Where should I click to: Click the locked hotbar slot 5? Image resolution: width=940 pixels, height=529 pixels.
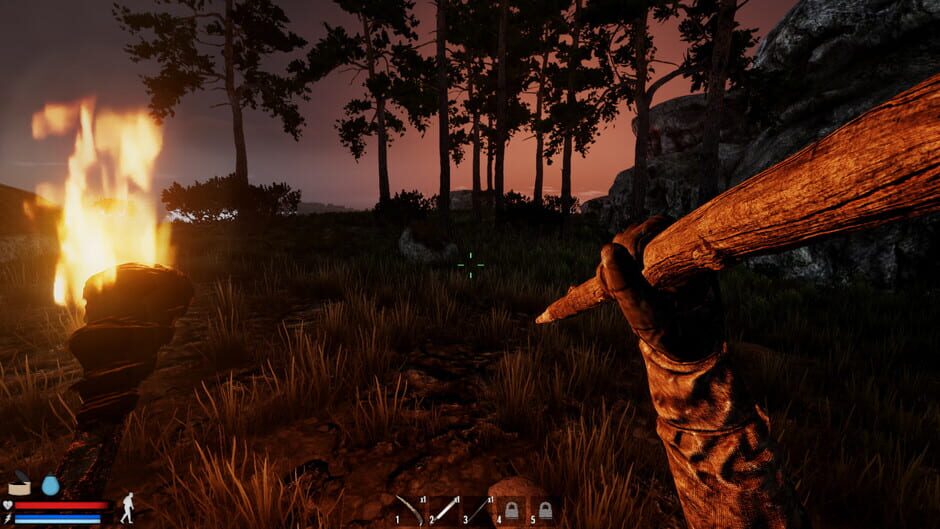tap(545, 510)
